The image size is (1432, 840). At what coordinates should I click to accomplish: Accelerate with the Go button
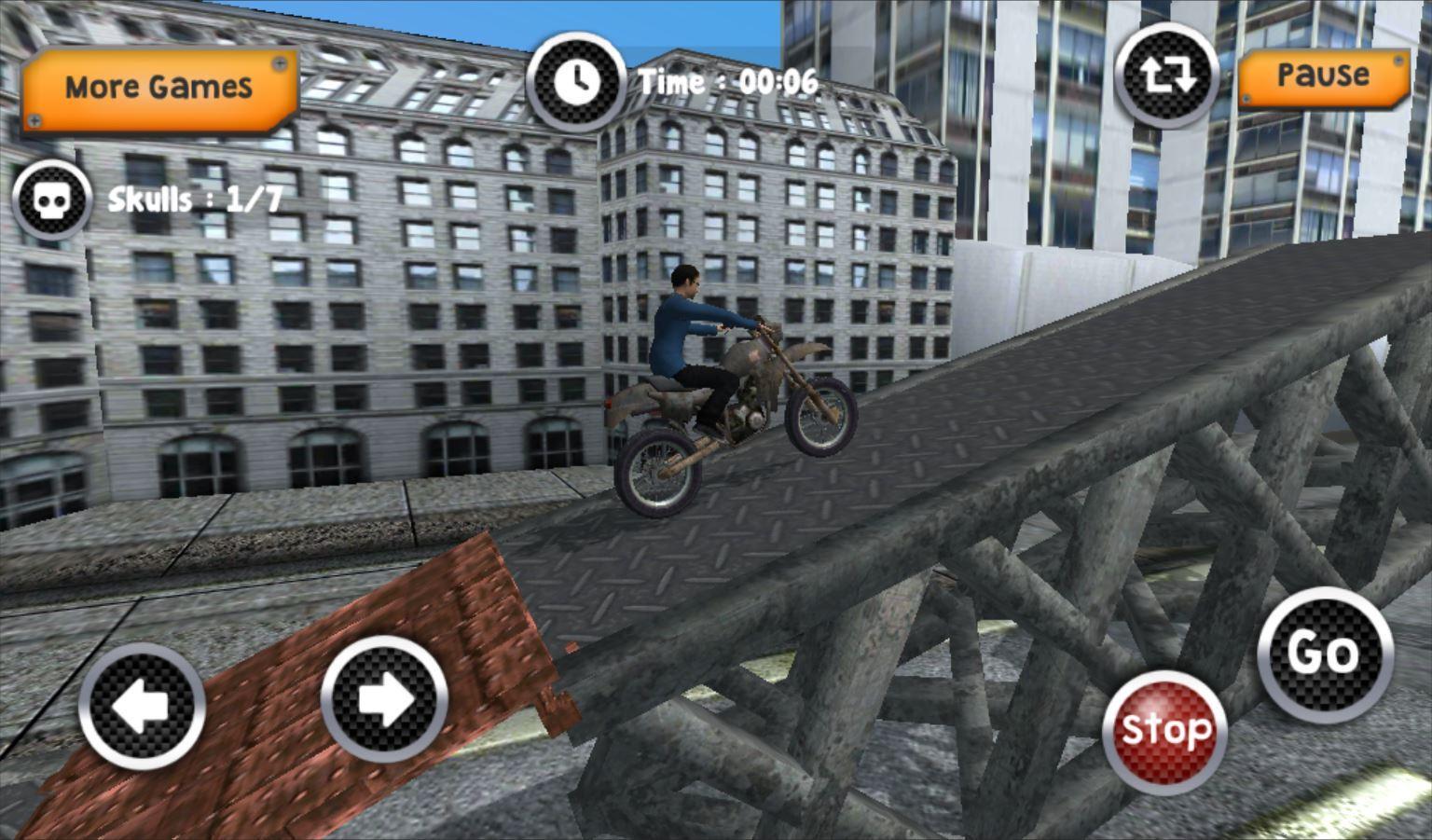point(1324,654)
